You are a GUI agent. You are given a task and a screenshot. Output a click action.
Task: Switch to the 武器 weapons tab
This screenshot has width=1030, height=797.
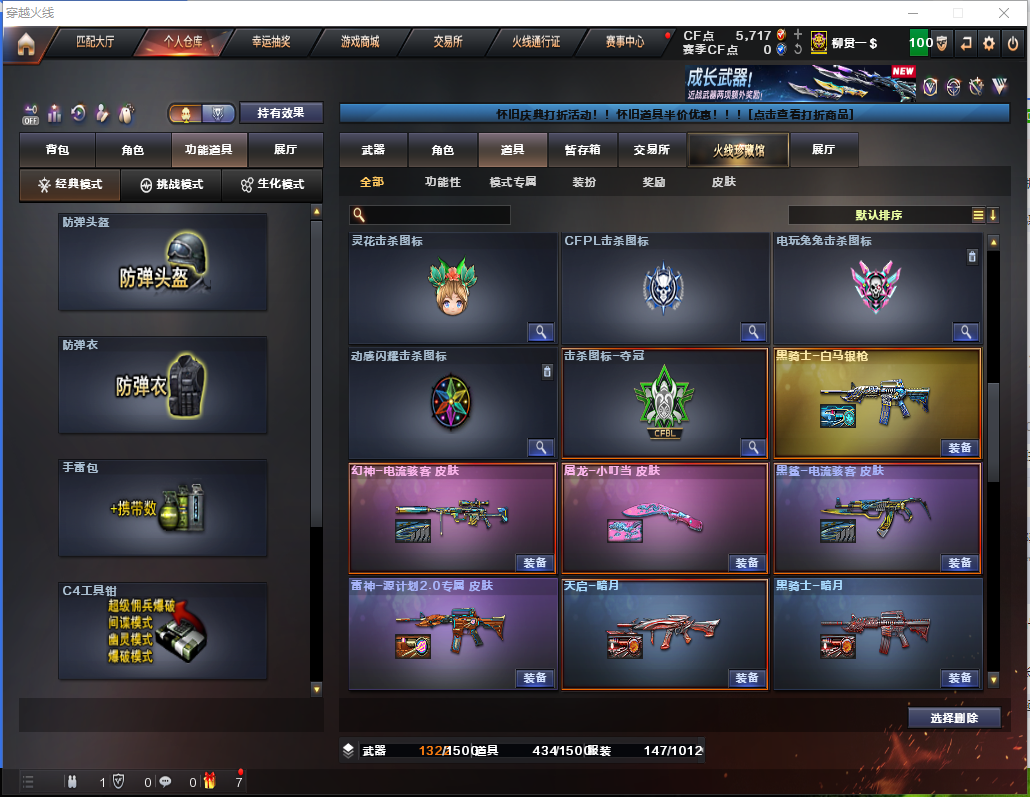(x=373, y=150)
